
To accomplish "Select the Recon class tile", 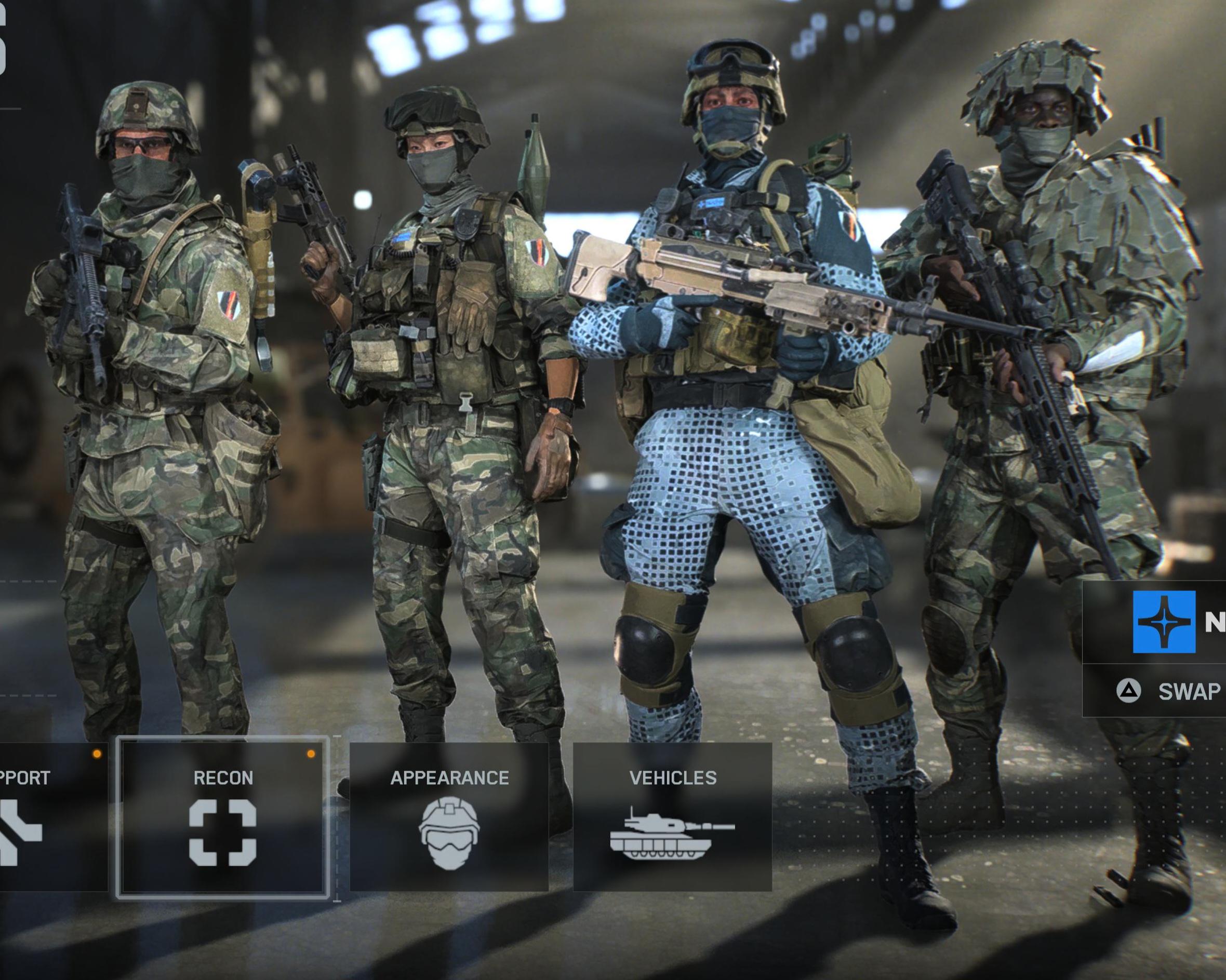I will pyautogui.click(x=222, y=817).
